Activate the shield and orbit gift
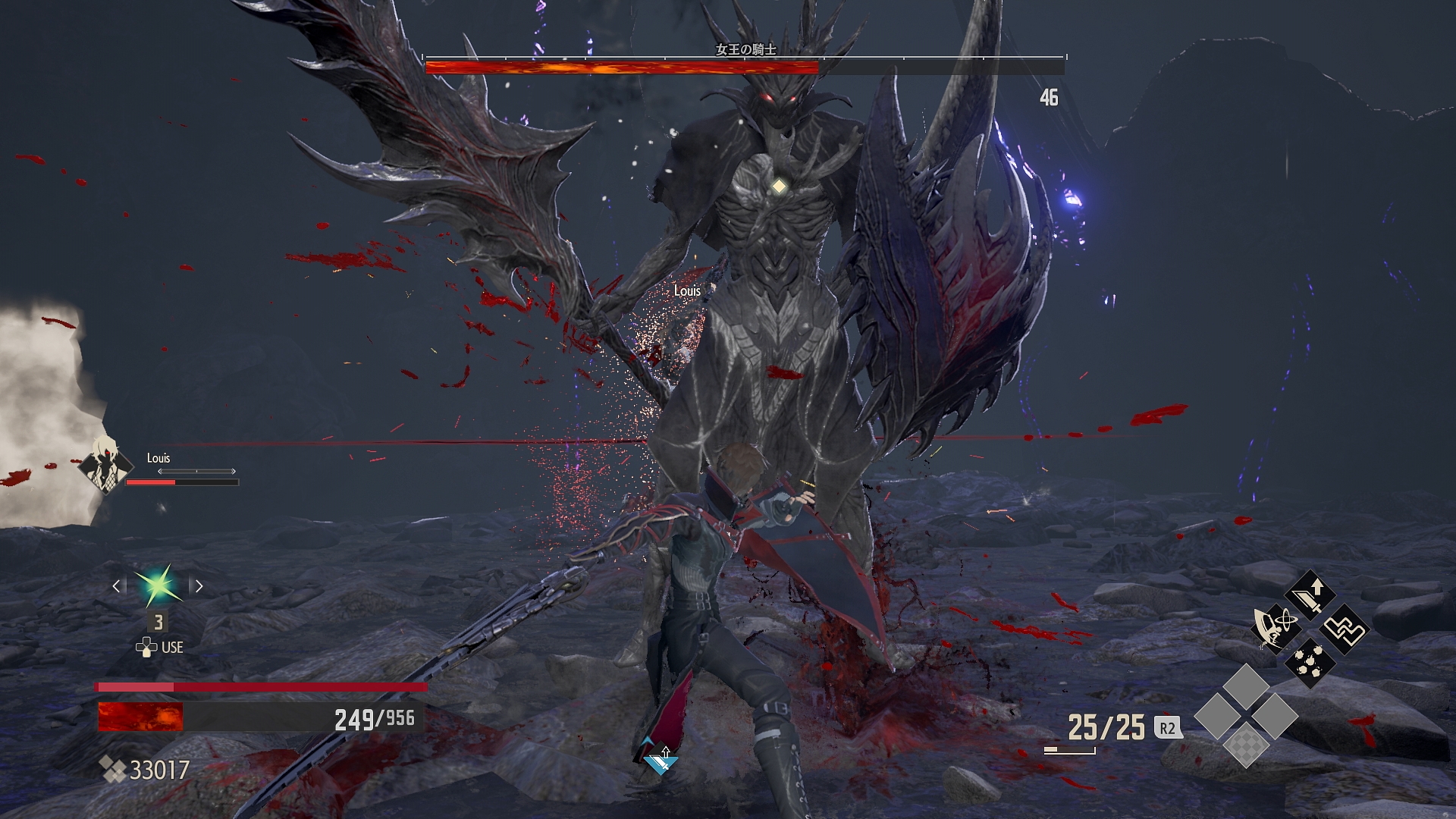1456x819 pixels. click(x=1276, y=628)
